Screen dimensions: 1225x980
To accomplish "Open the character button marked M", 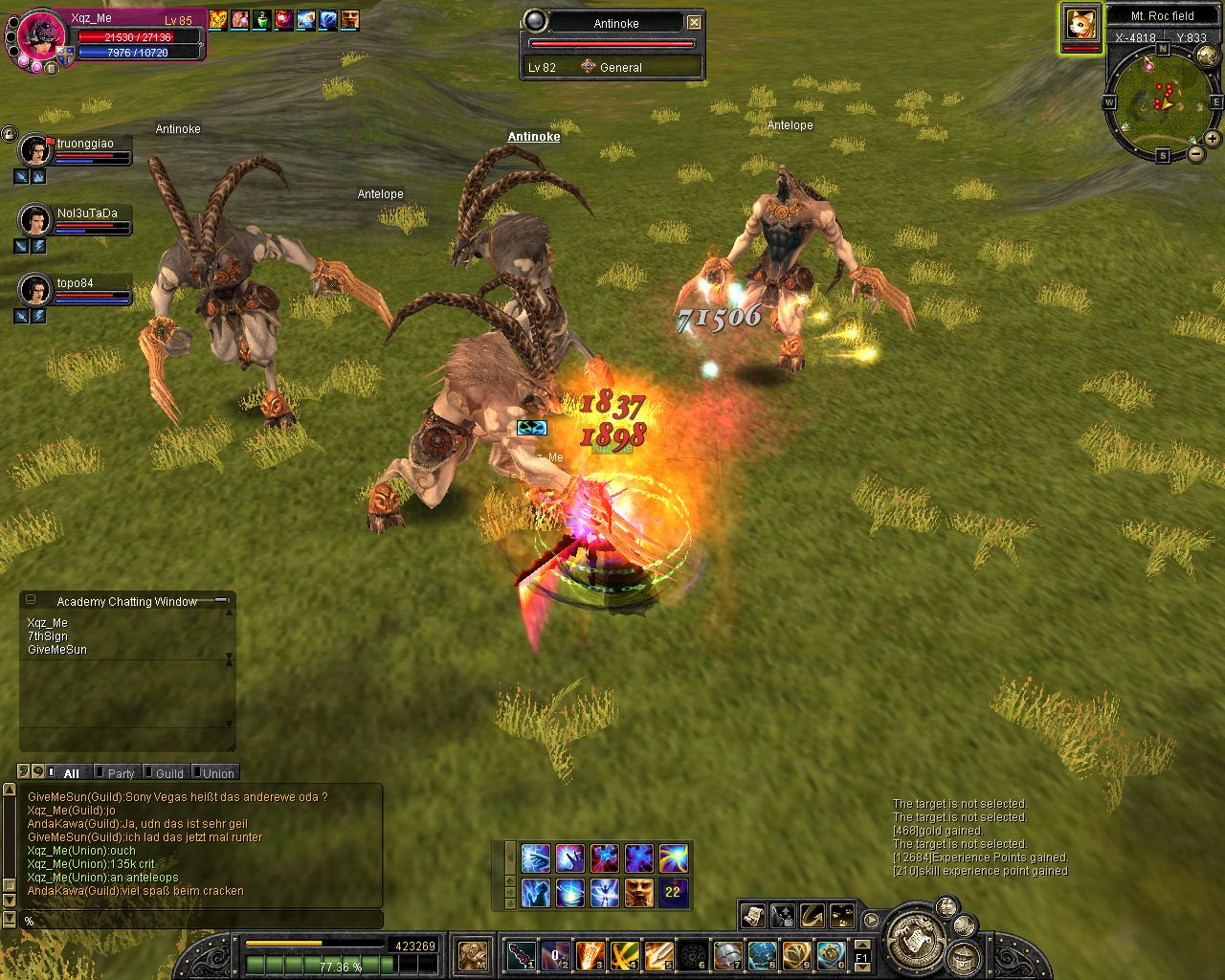I will (x=474, y=954).
